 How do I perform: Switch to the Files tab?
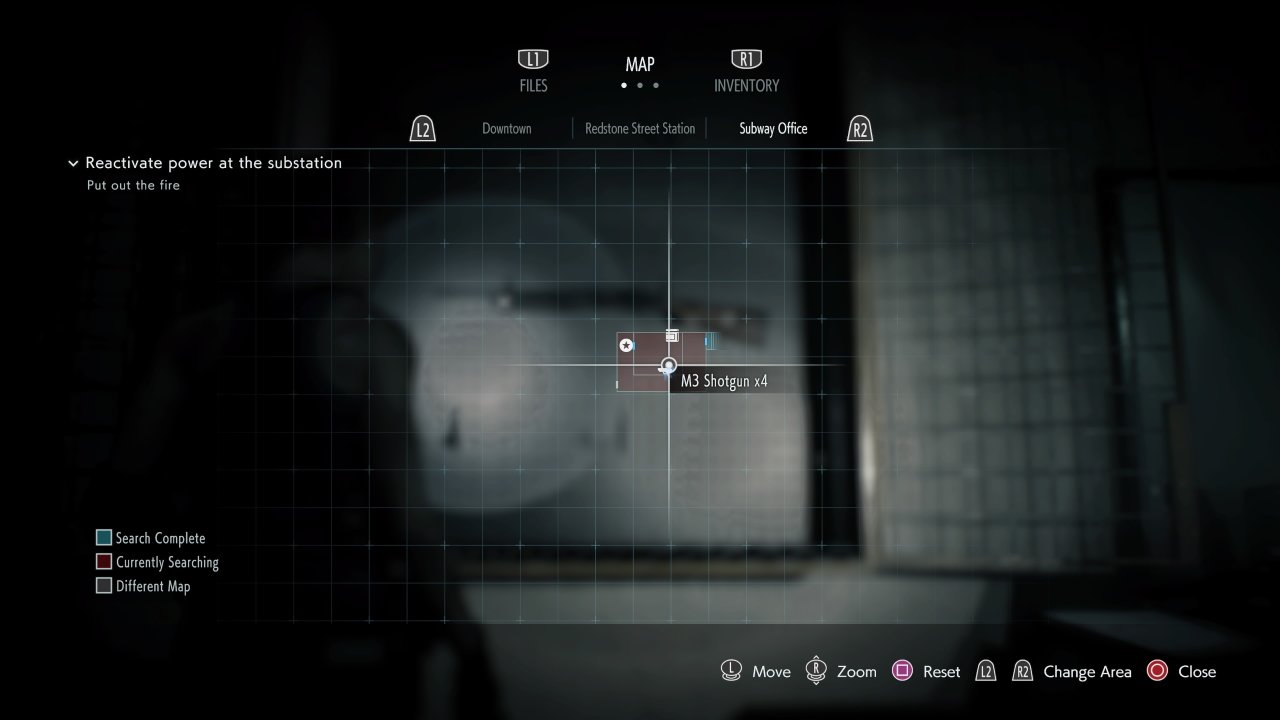pyautogui.click(x=533, y=72)
